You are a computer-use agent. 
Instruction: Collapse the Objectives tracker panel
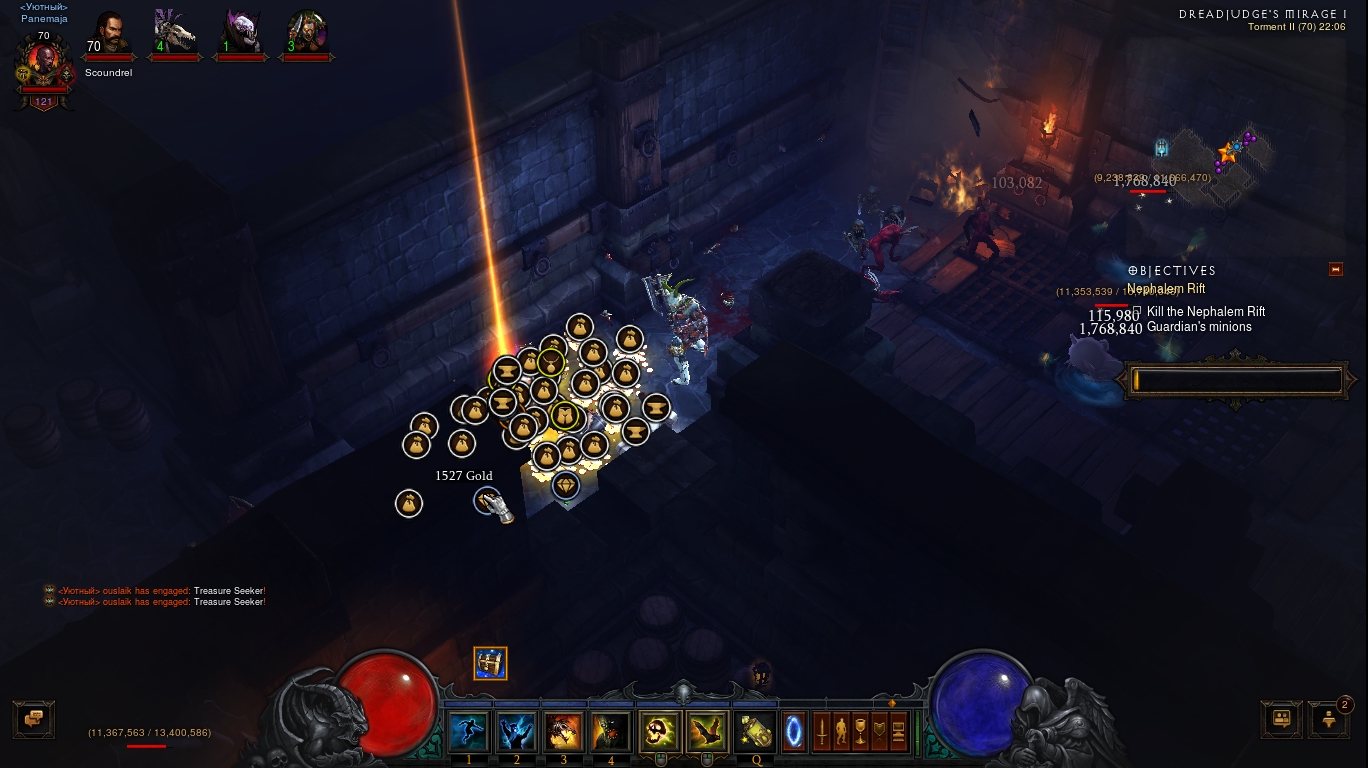[1335, 269]
